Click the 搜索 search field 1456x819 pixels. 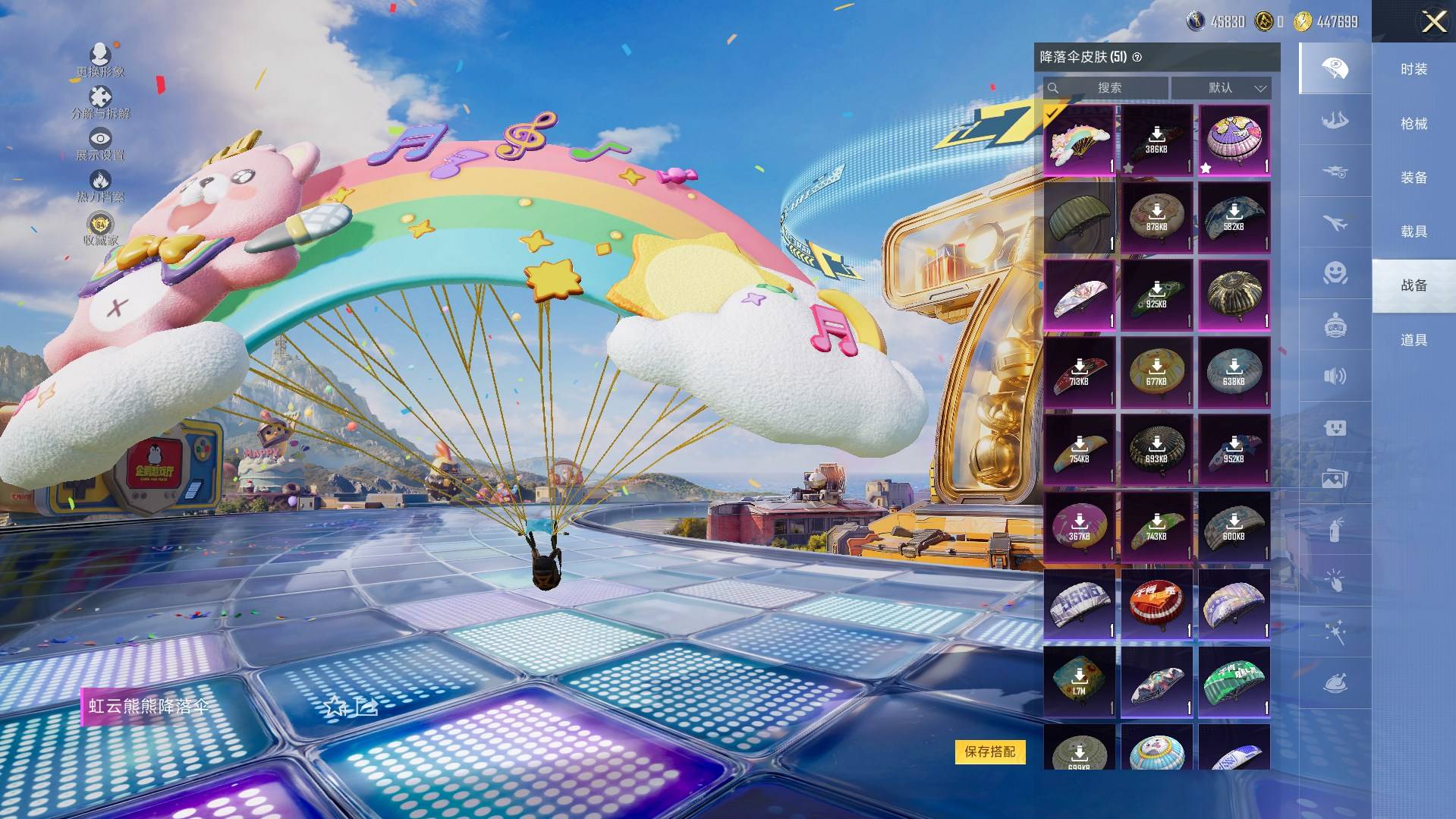[x=1109, y=88]
